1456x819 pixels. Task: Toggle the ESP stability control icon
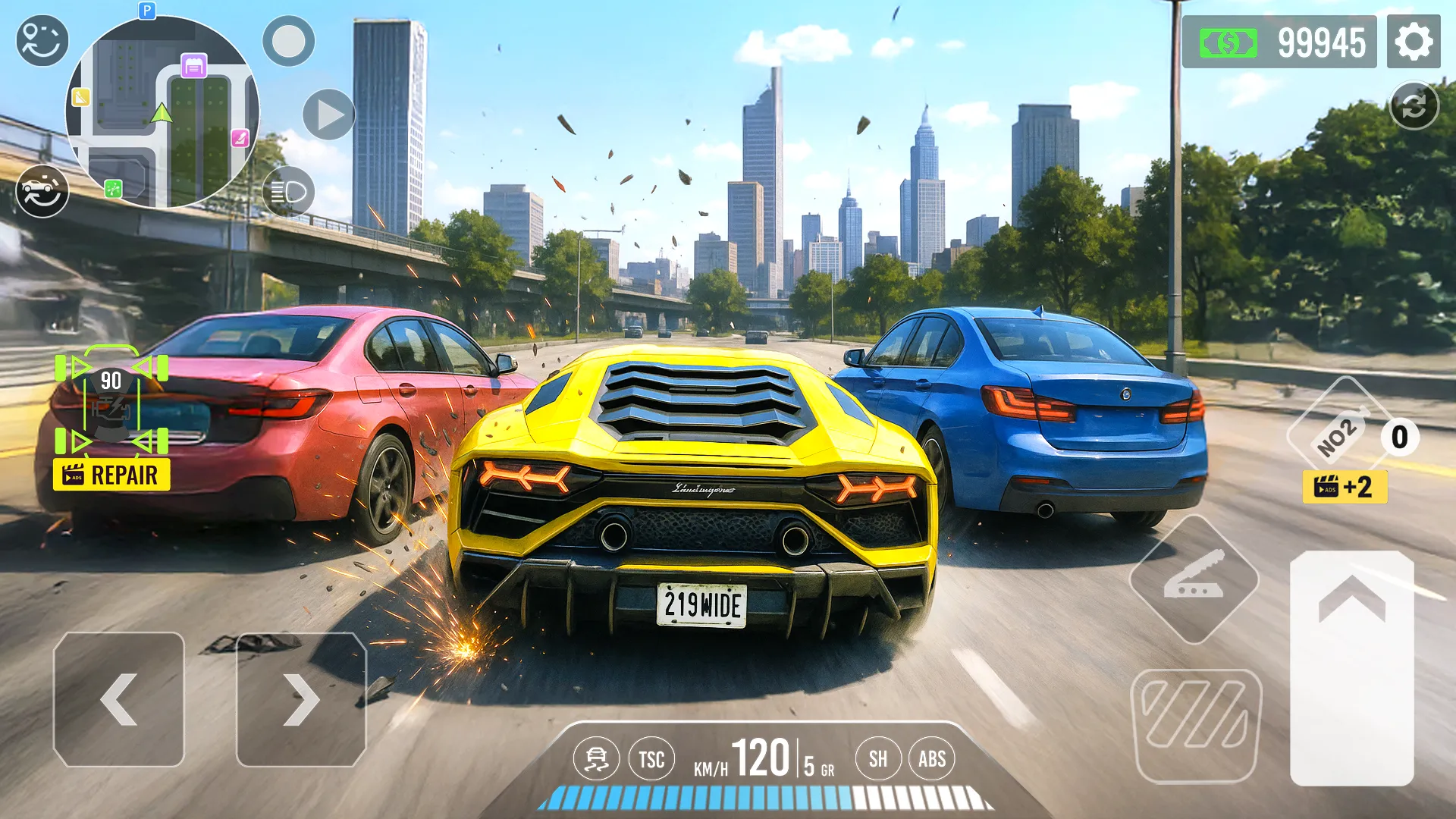[598, 758]
